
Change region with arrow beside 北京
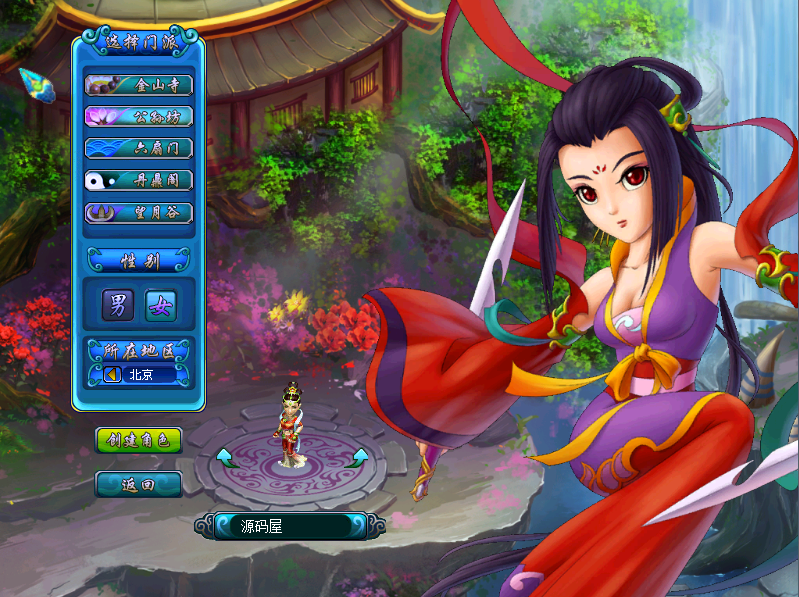[x=112, y=374]
